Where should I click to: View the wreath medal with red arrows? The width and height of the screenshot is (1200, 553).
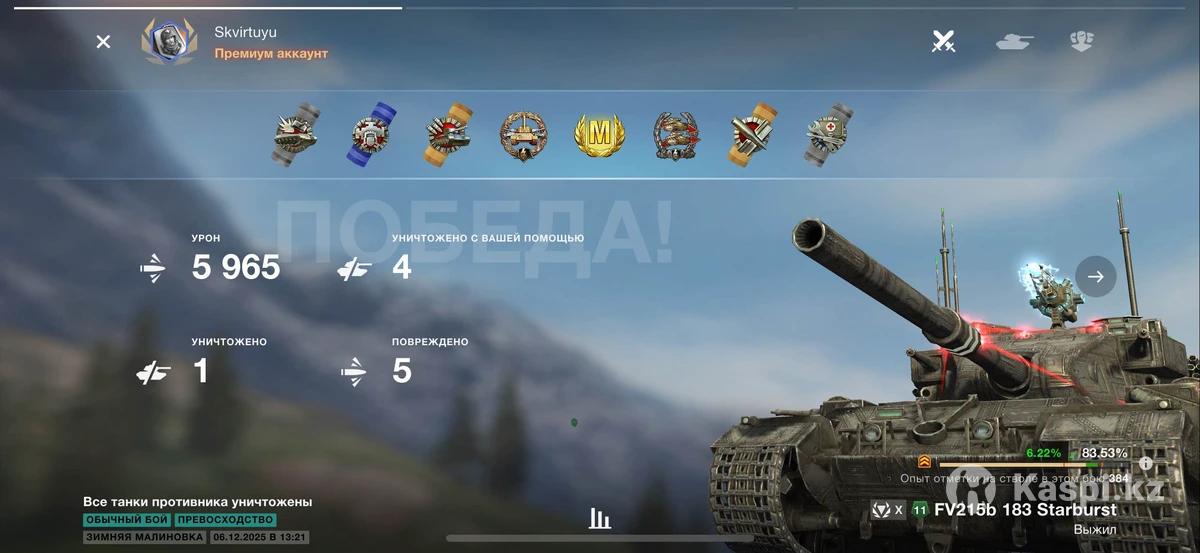[676, 135]
